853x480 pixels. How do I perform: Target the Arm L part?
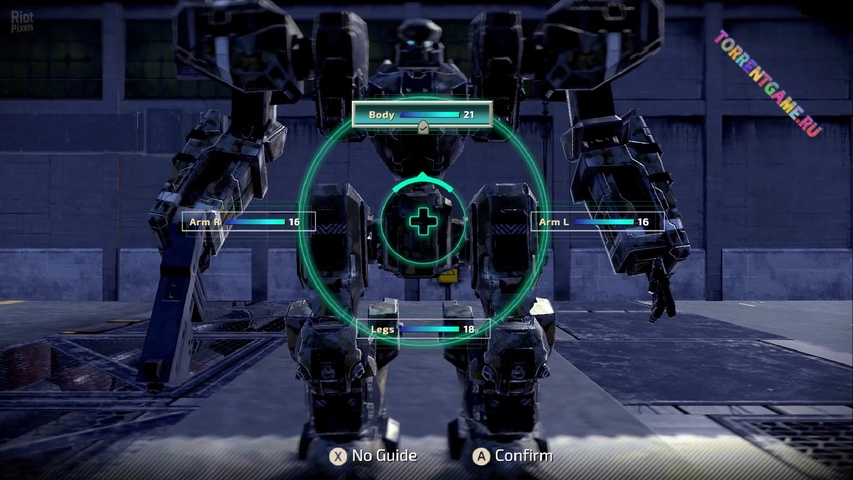596,222
